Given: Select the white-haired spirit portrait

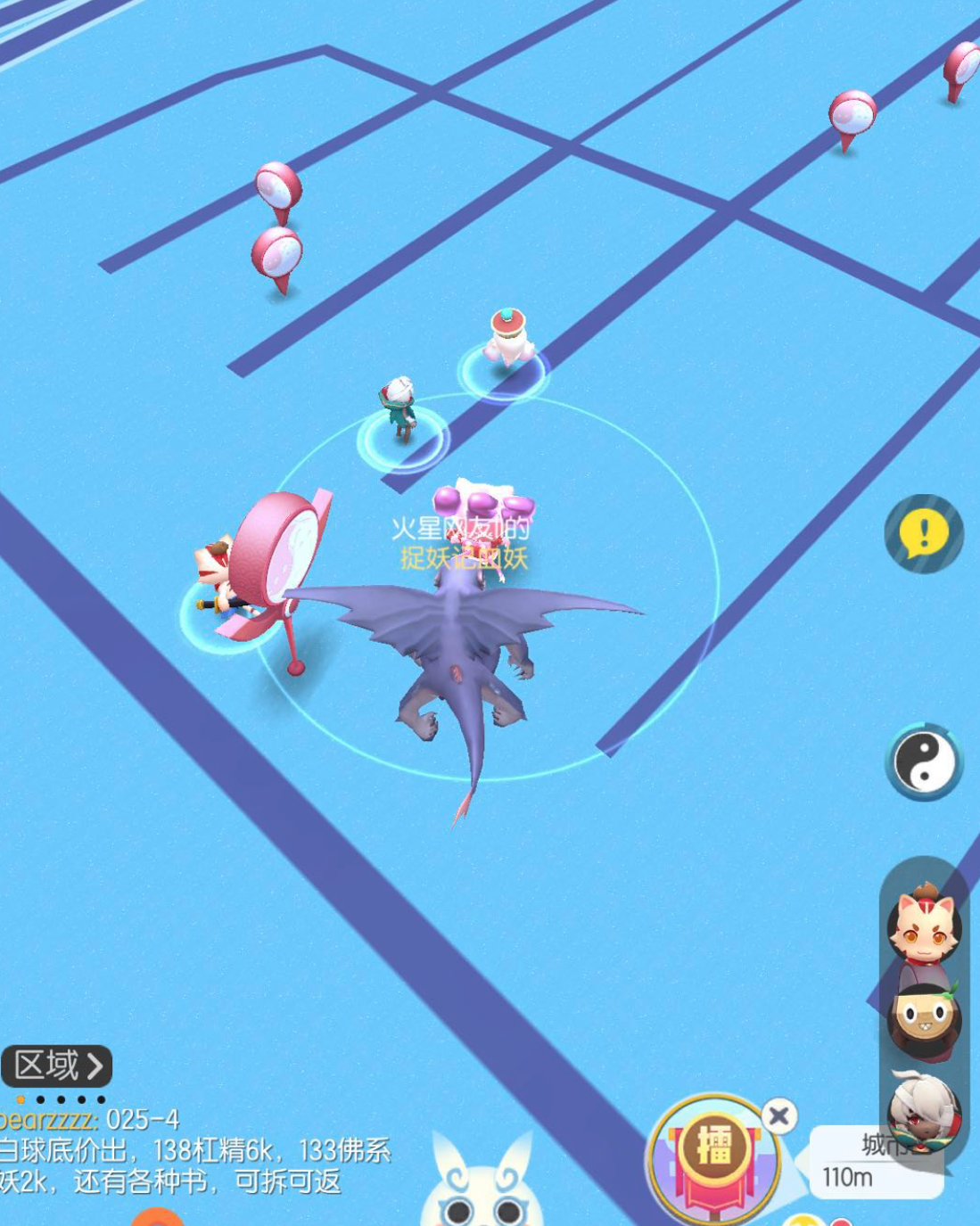Looking at the screenshot, I should tap(924, 1112).
